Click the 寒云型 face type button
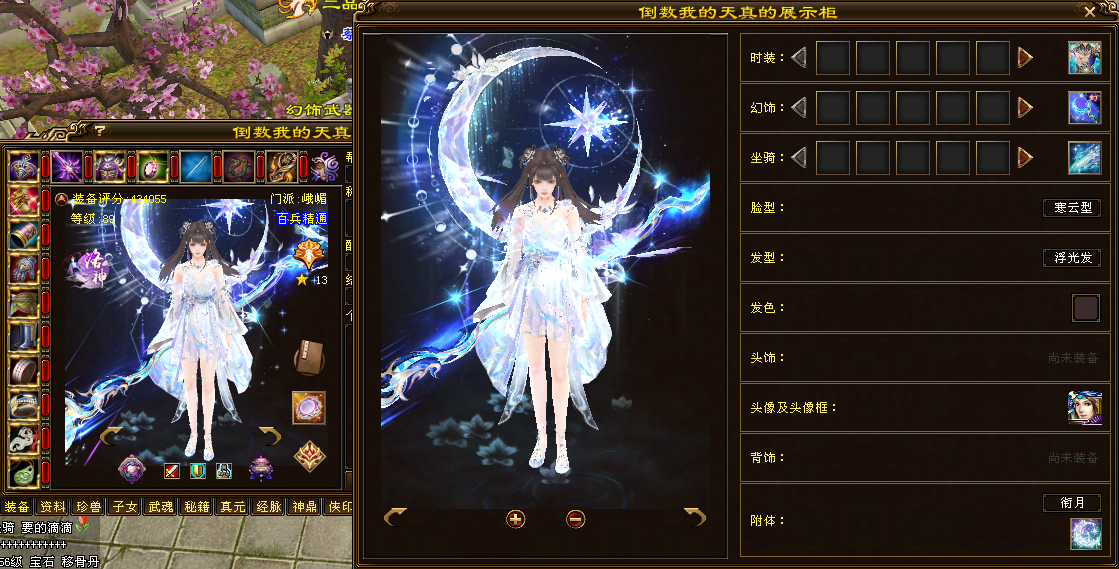This screenshot has width=1119, height=569. pyautogui.click(x=1071, y=208)
